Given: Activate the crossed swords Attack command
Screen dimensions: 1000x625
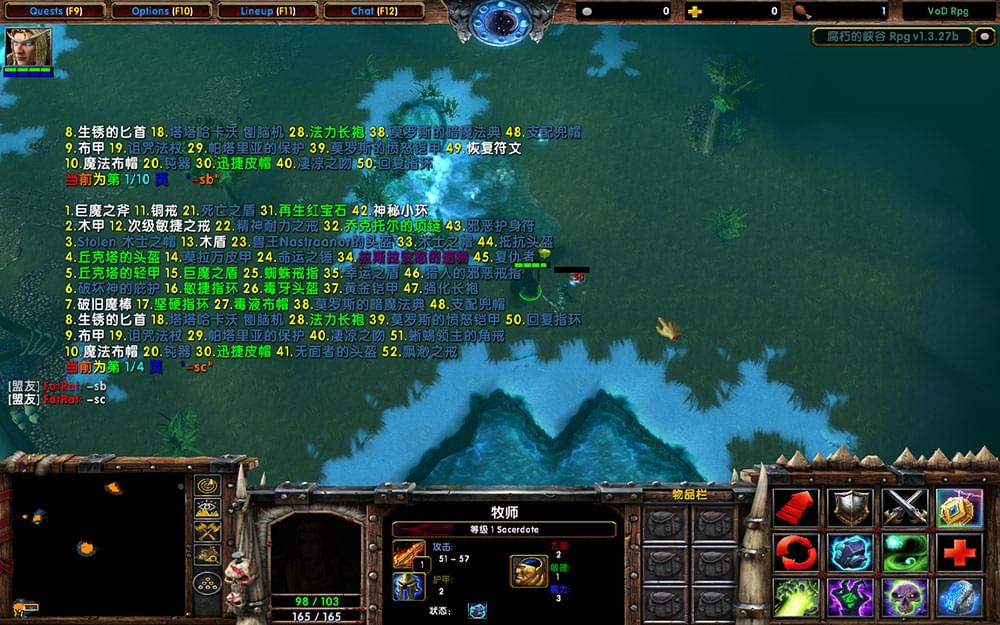Looking at the screenshot, I should [903, 507].
